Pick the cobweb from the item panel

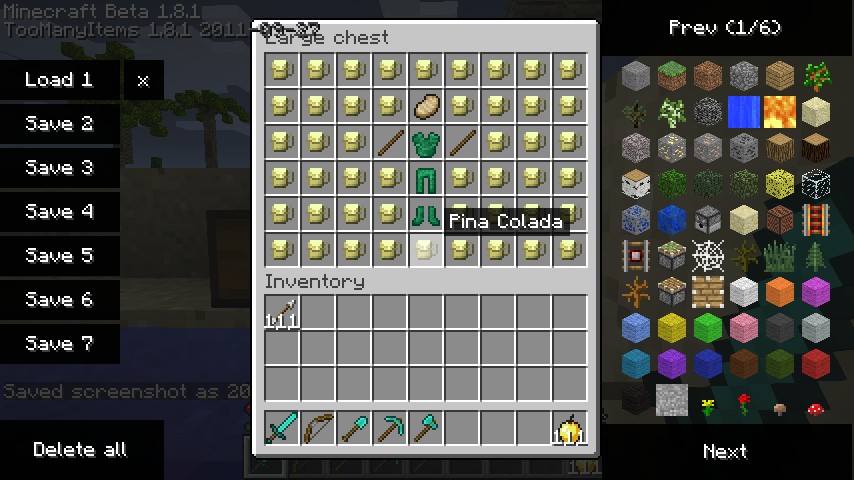tap(706, 255)
